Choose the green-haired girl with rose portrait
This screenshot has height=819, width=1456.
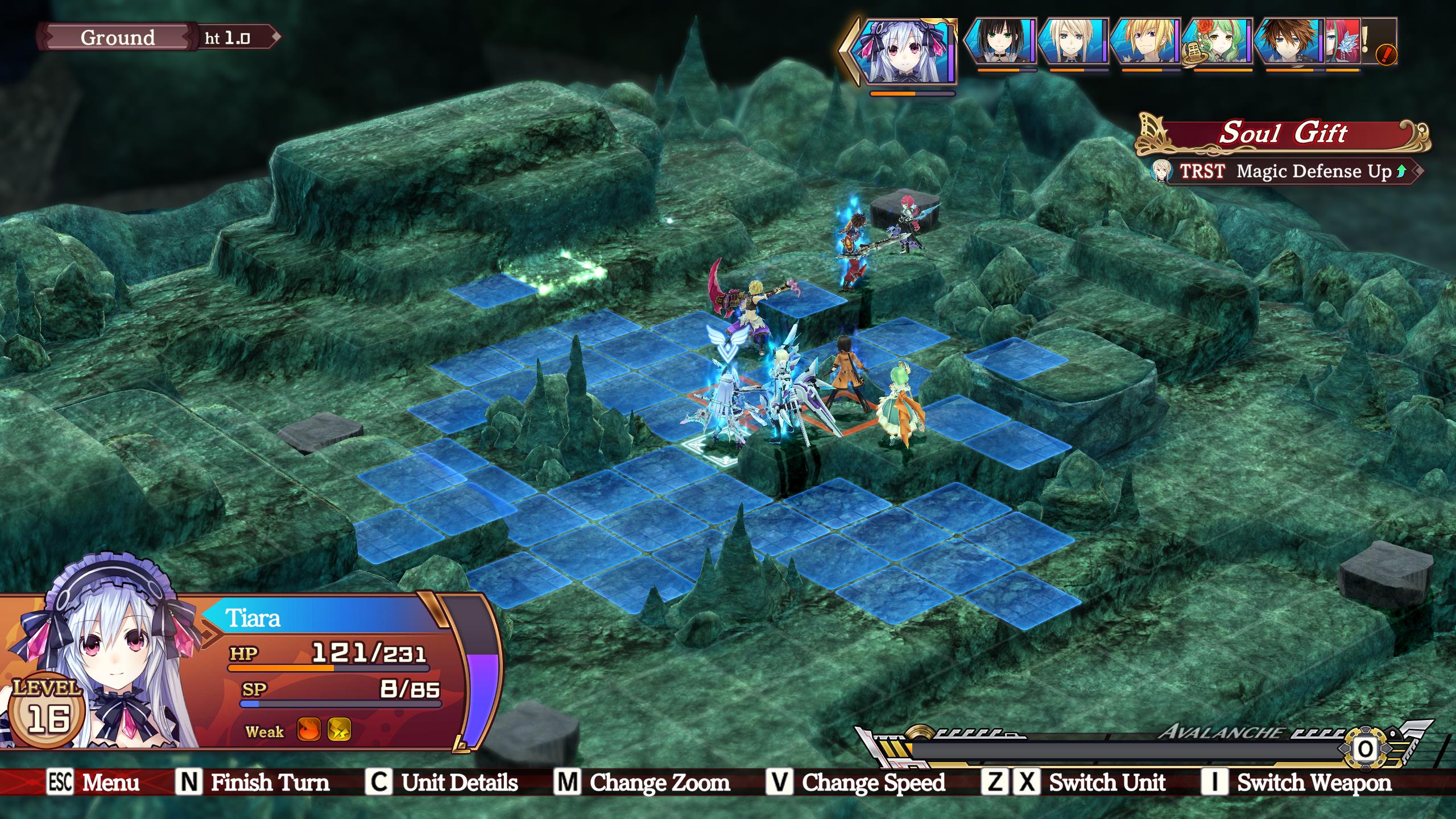tap(1217, 41)
